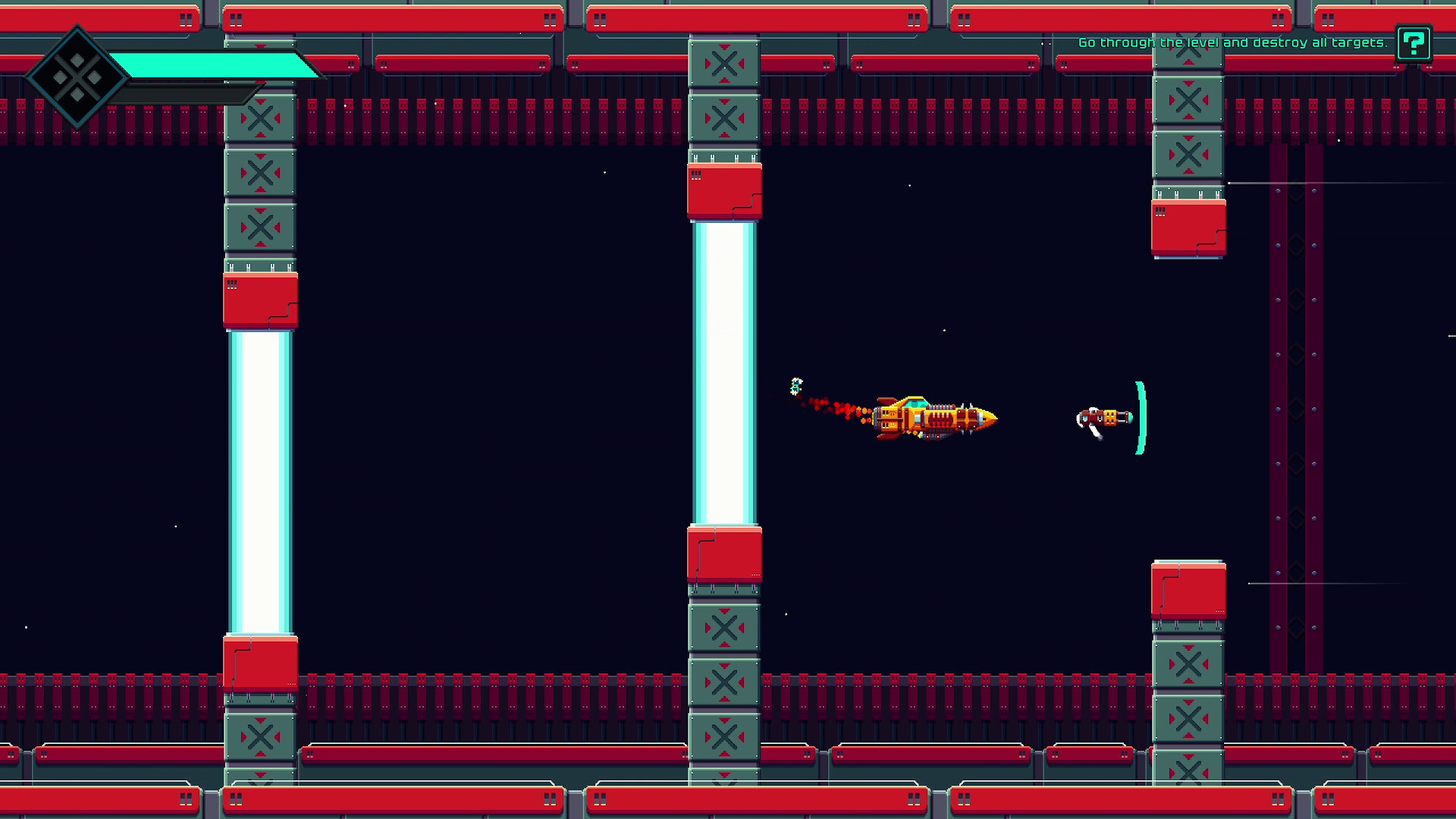Click the objective text about destroying targets
This screenshot has width=1456, height=819.
pyautogui.click(x=1232, y=43)
